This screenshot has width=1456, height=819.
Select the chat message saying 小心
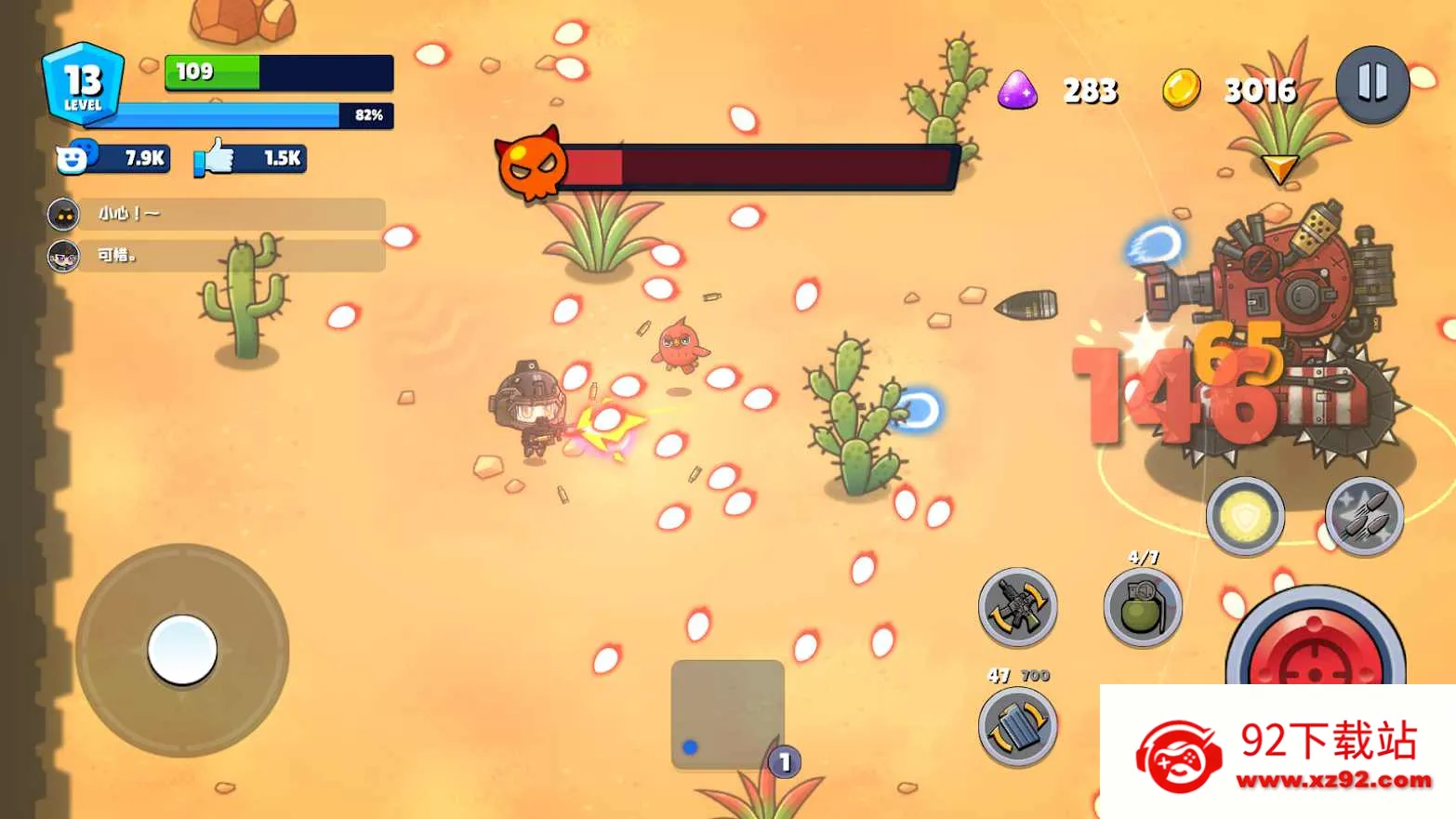[x=217, y=214]
